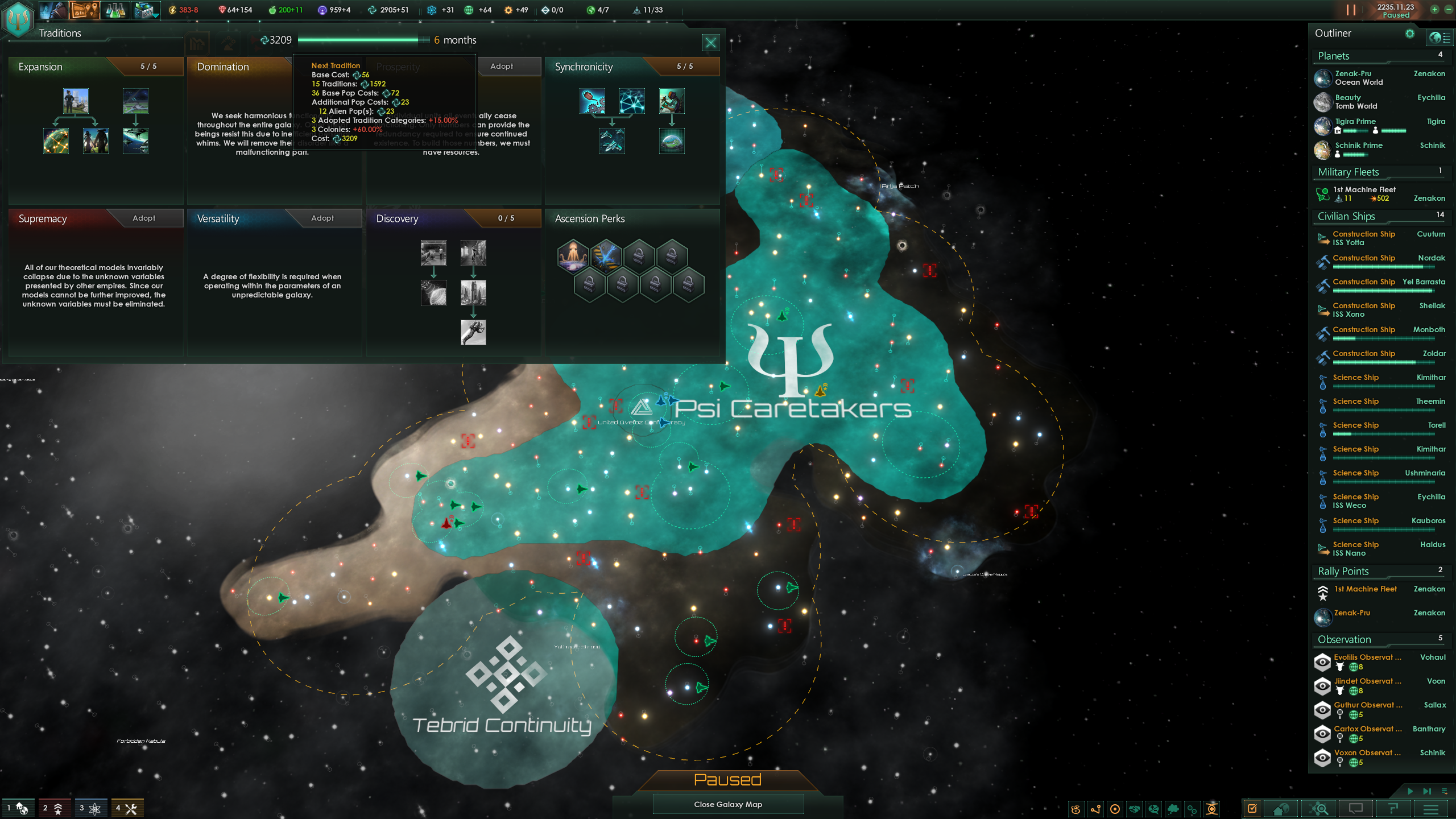Screen dimensions: 1456x819
Task: Click the Close Galaxy Map button
Action: tap(728, 804)
